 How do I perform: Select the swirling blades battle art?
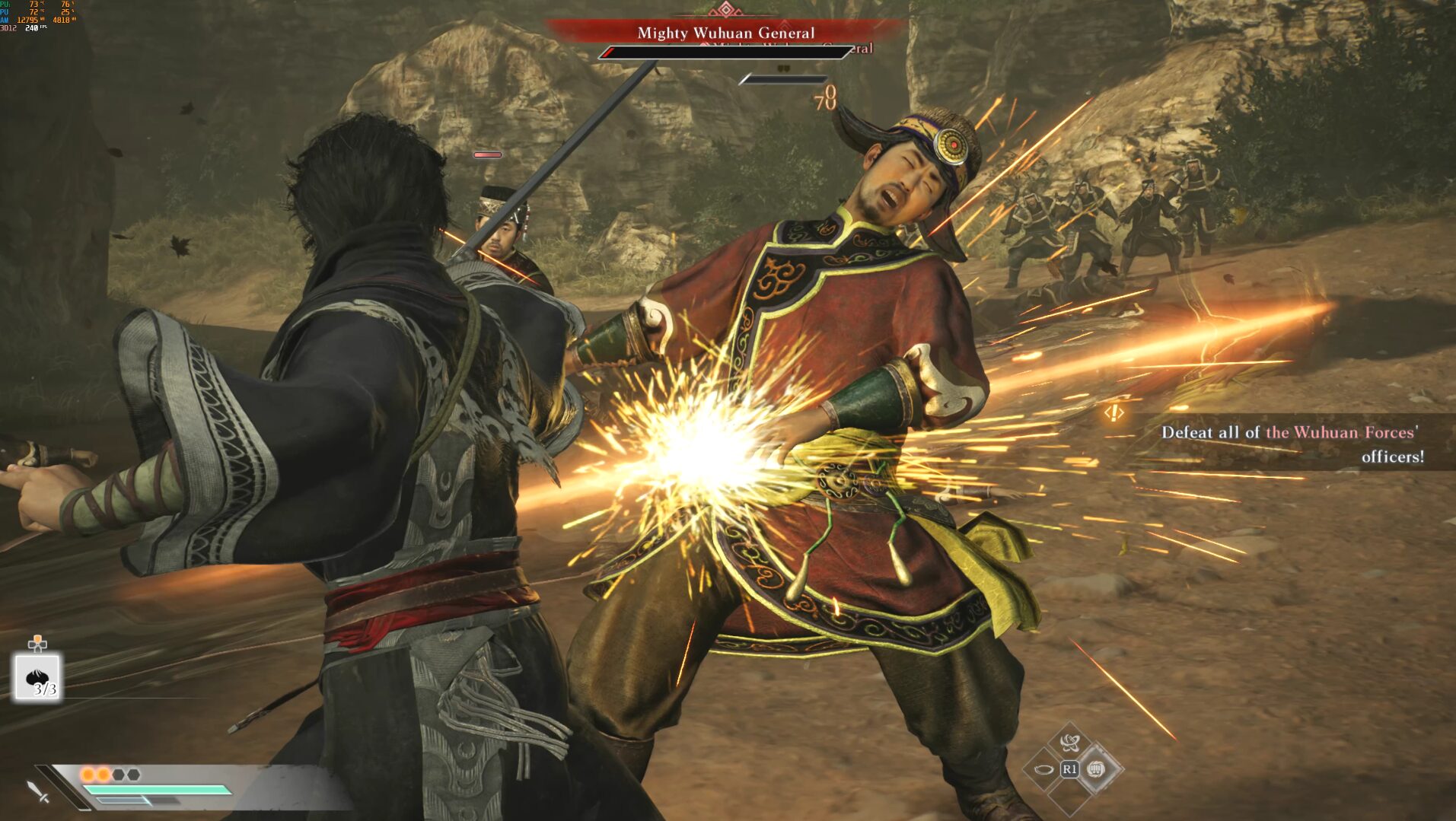[x=1069, y=742]
